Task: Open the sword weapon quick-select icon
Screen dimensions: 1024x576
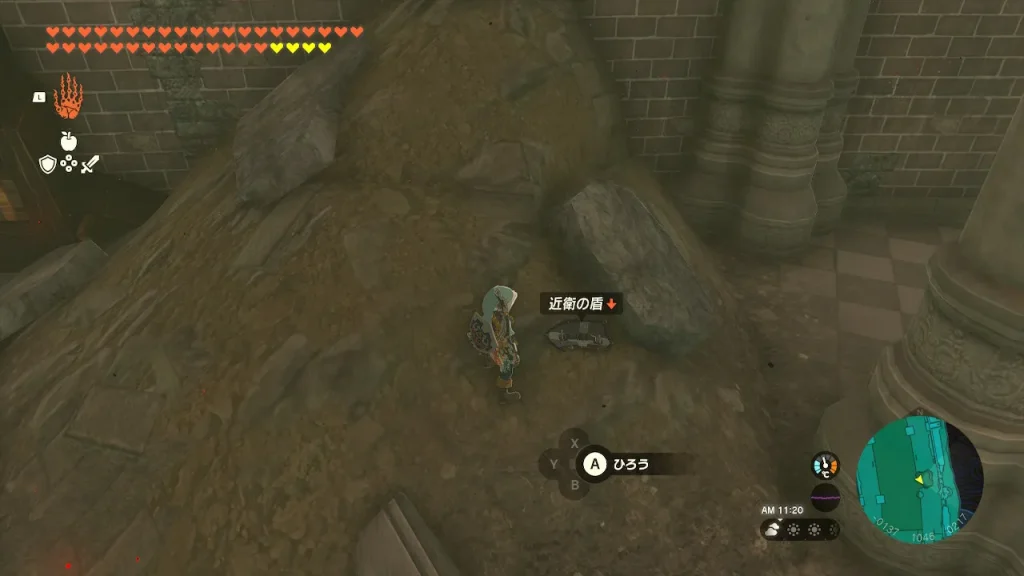Action: (90, 164)
